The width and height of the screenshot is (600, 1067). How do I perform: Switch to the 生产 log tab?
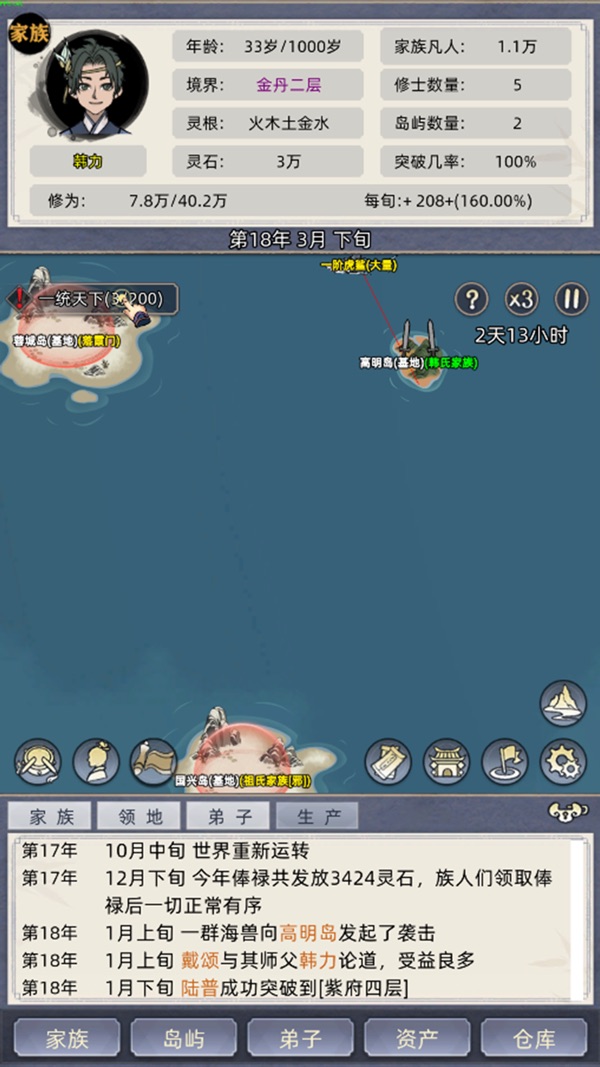point(319,817)
